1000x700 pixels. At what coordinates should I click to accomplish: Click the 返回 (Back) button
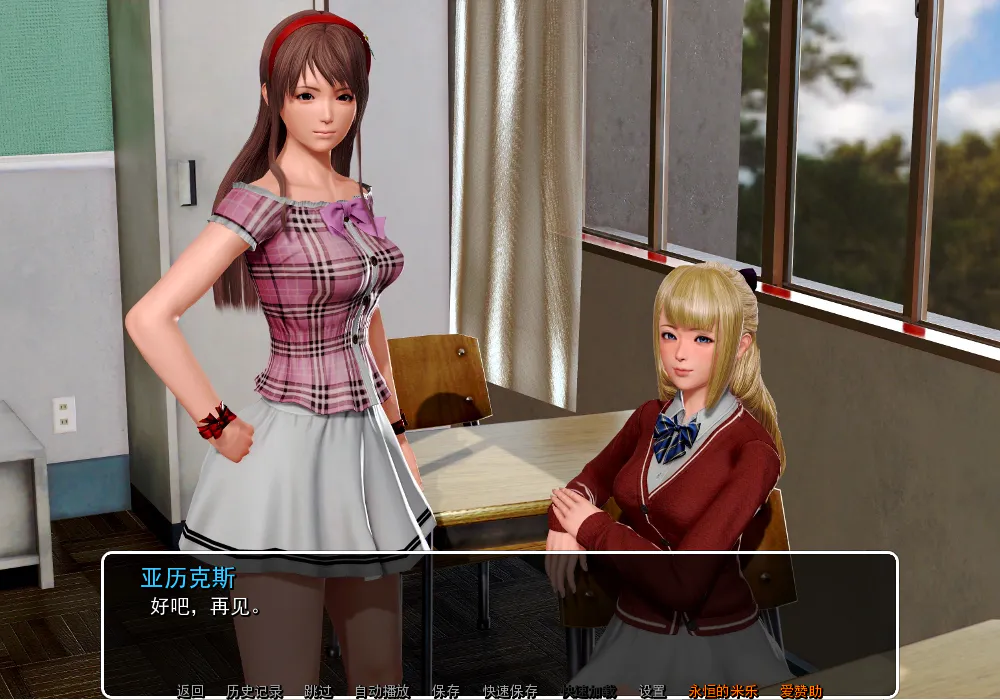190,691
